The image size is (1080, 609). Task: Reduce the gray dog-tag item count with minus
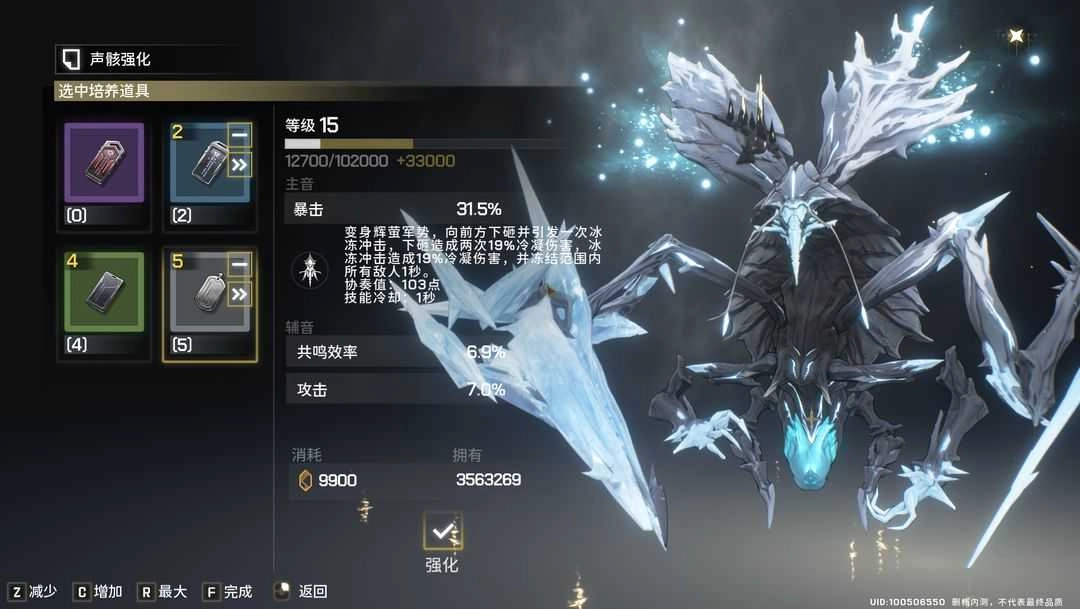[240, 265]
